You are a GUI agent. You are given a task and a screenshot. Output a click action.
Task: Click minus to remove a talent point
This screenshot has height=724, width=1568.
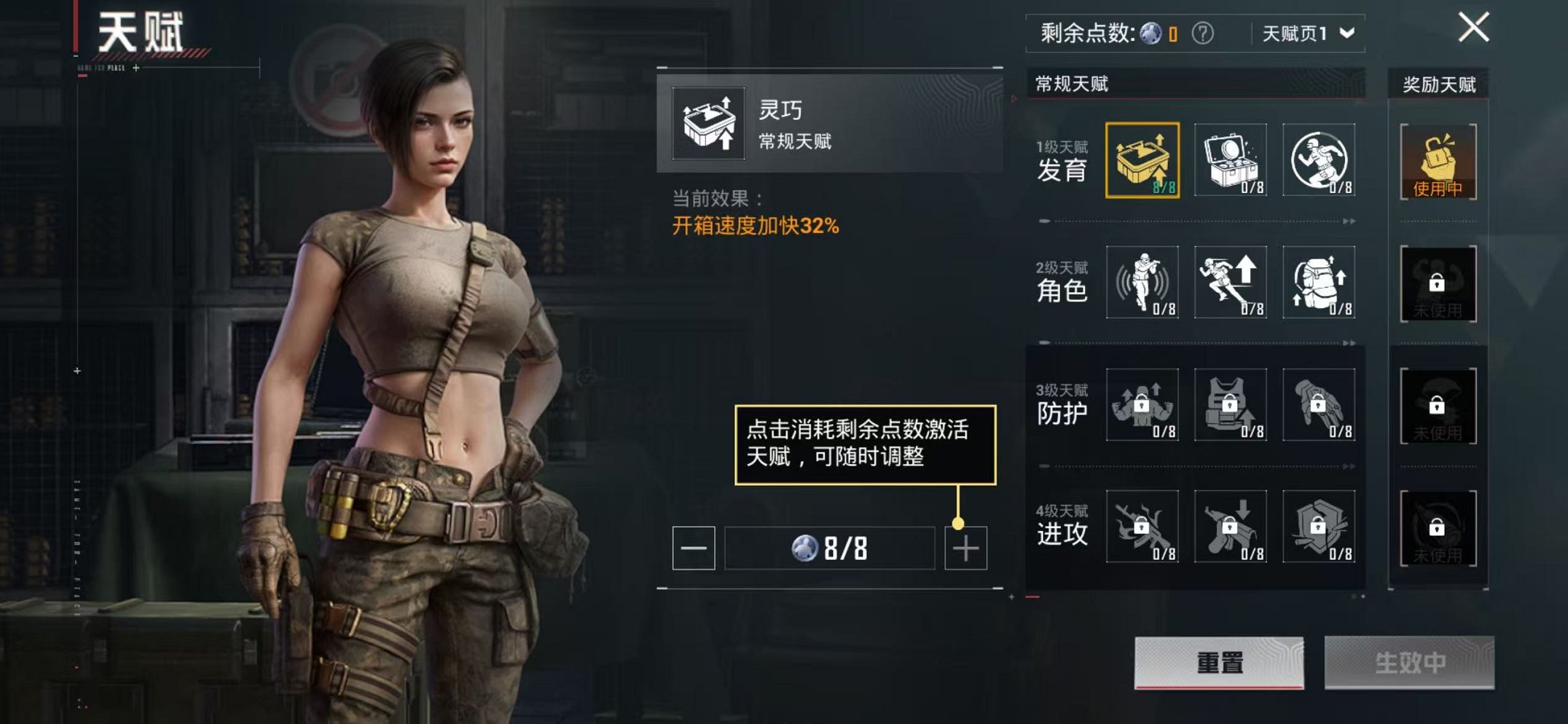coord(696,548)
